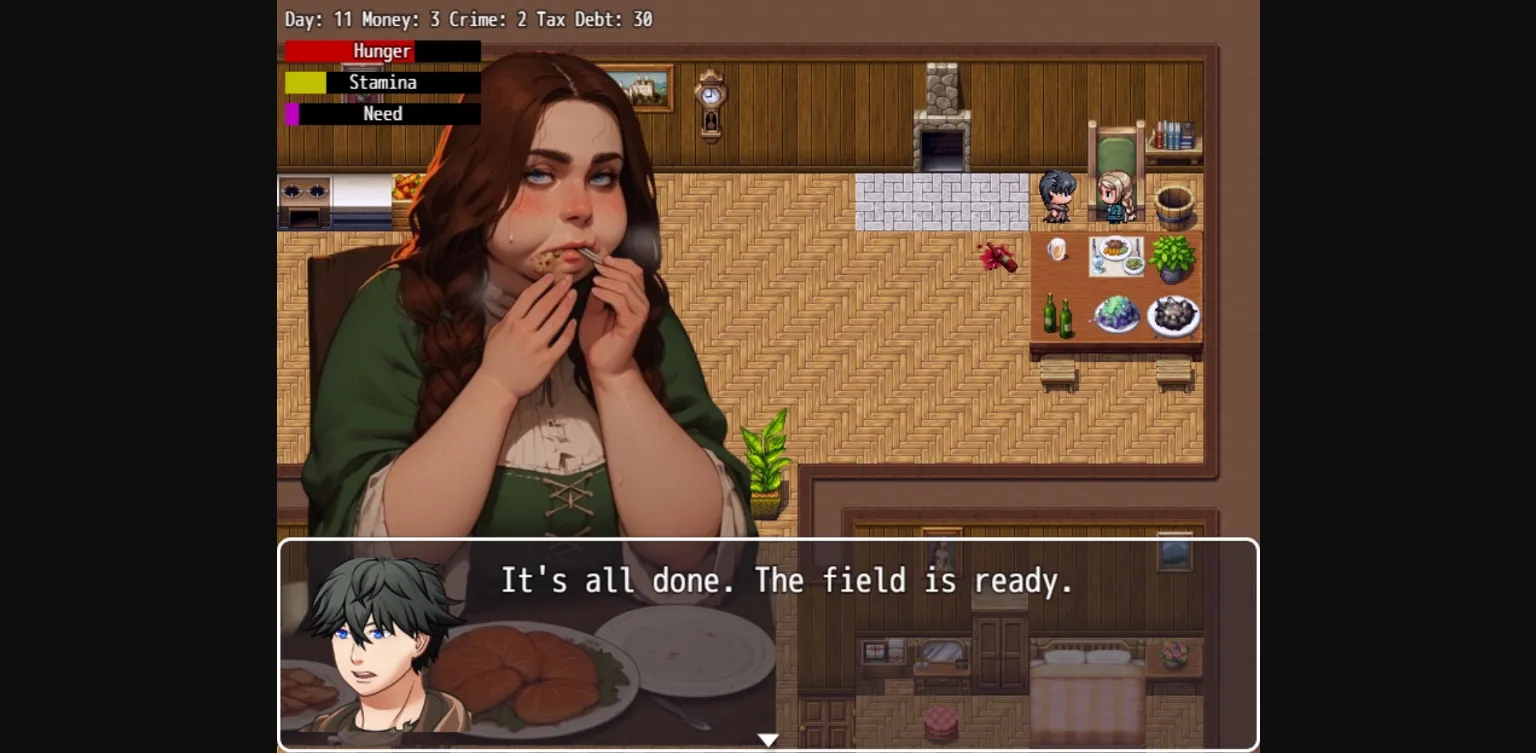Select the potted plant near the table
This screenshot has height=753, width=1536.
point(1172,258)
